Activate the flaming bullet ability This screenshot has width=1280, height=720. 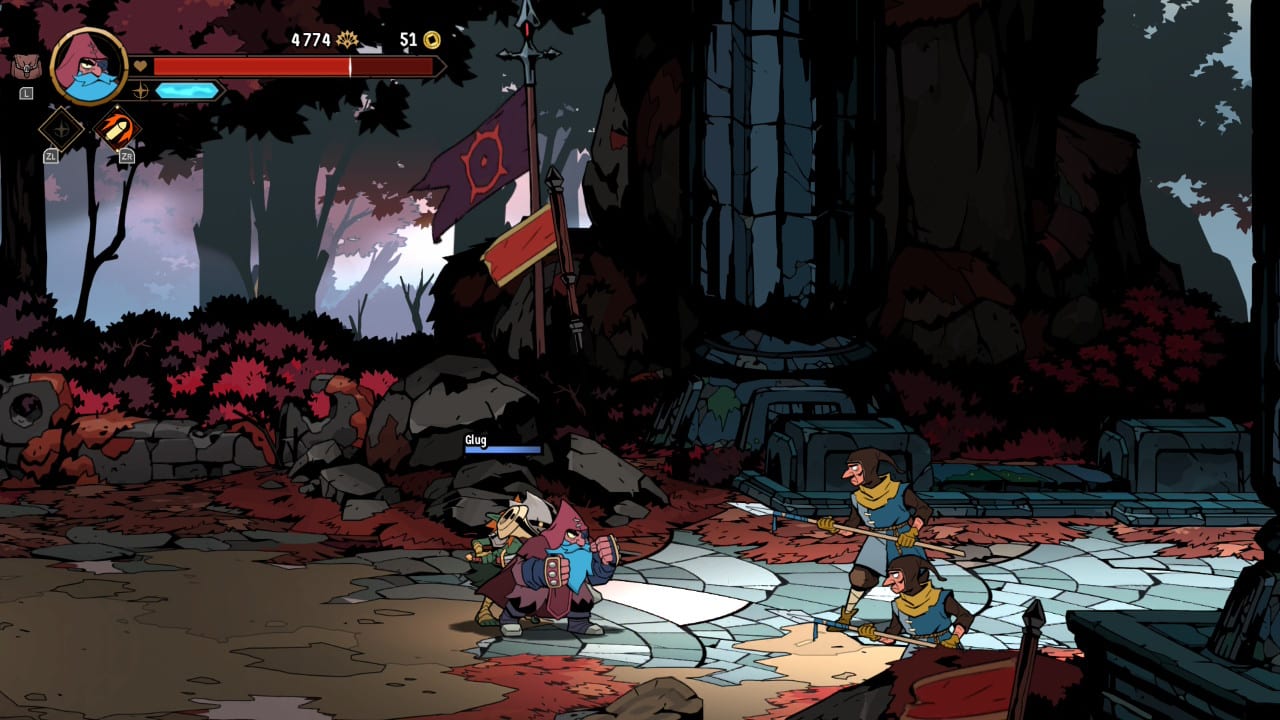coord(118,128)
